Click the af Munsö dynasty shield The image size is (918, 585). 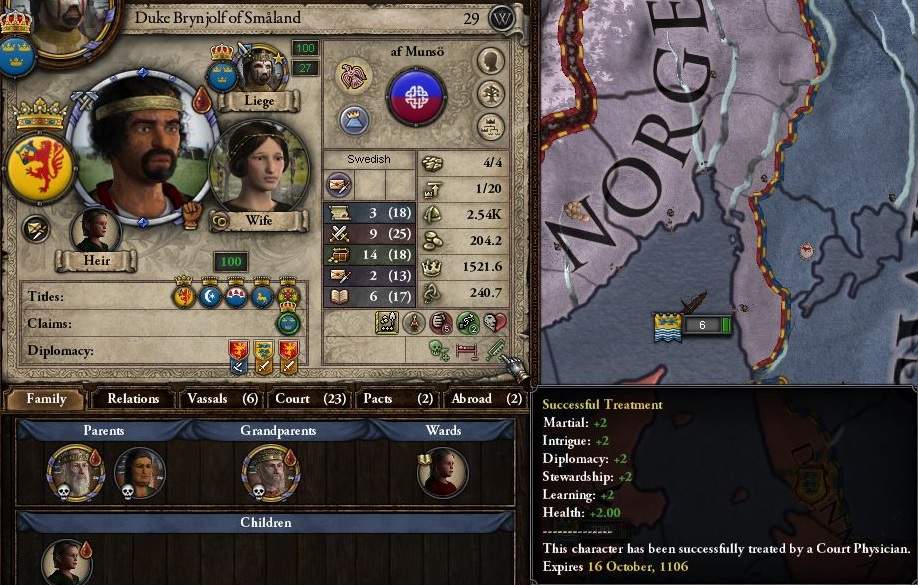click(x=416, y=96)
